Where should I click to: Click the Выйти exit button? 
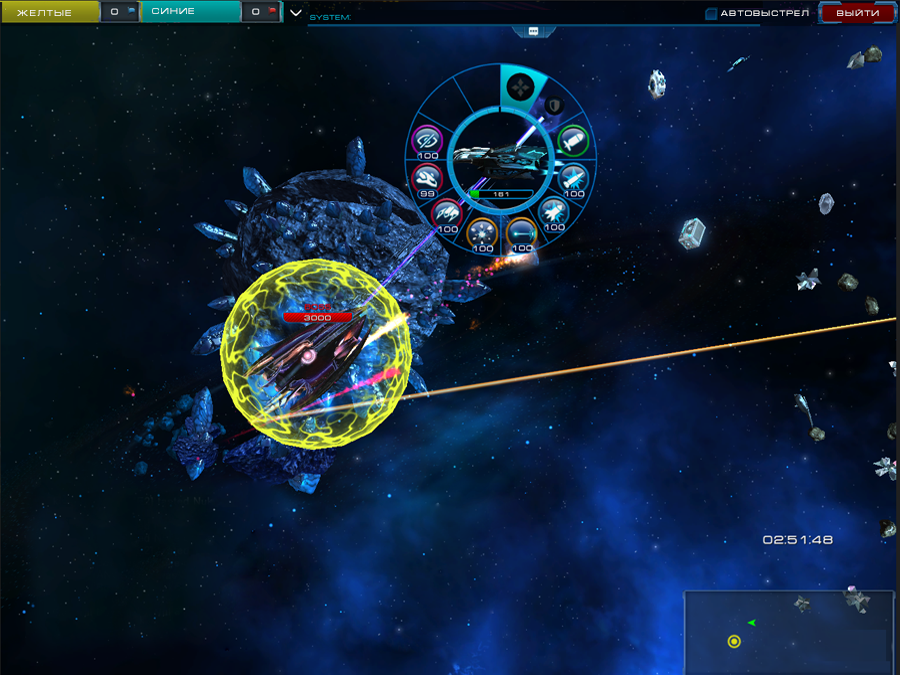coord(857,13)
